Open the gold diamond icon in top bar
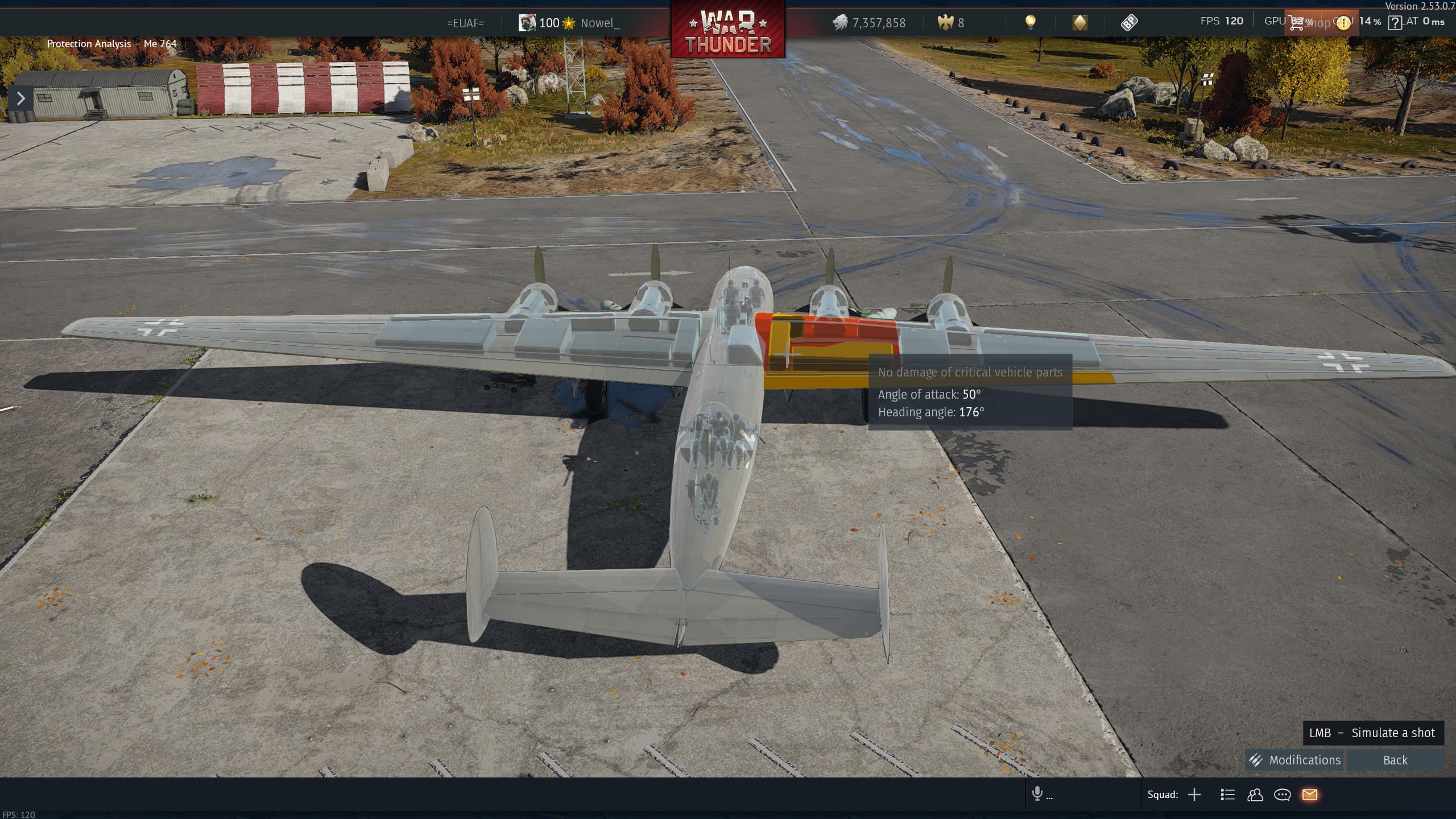 pos(1079,23)
